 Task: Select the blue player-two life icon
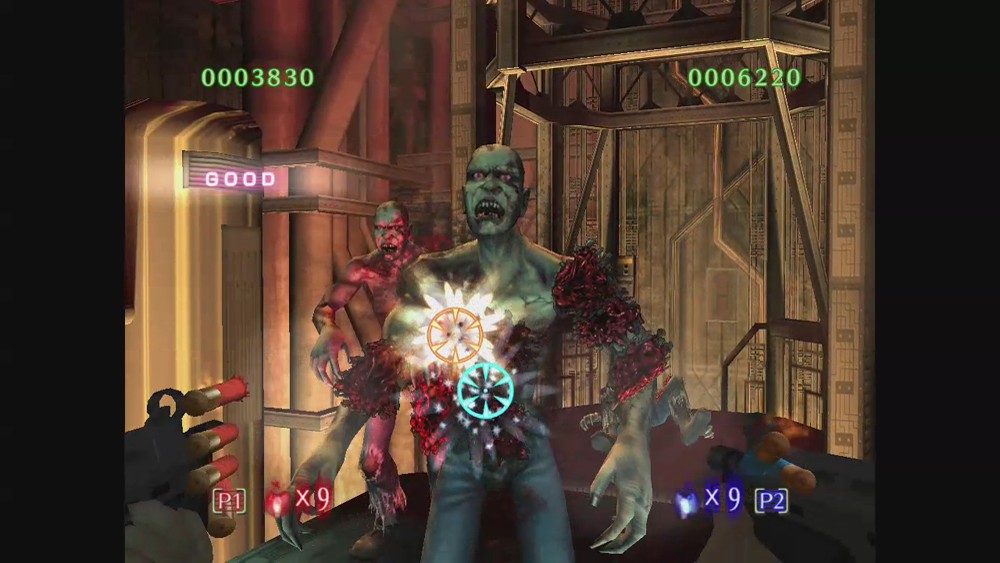(687, 501)
